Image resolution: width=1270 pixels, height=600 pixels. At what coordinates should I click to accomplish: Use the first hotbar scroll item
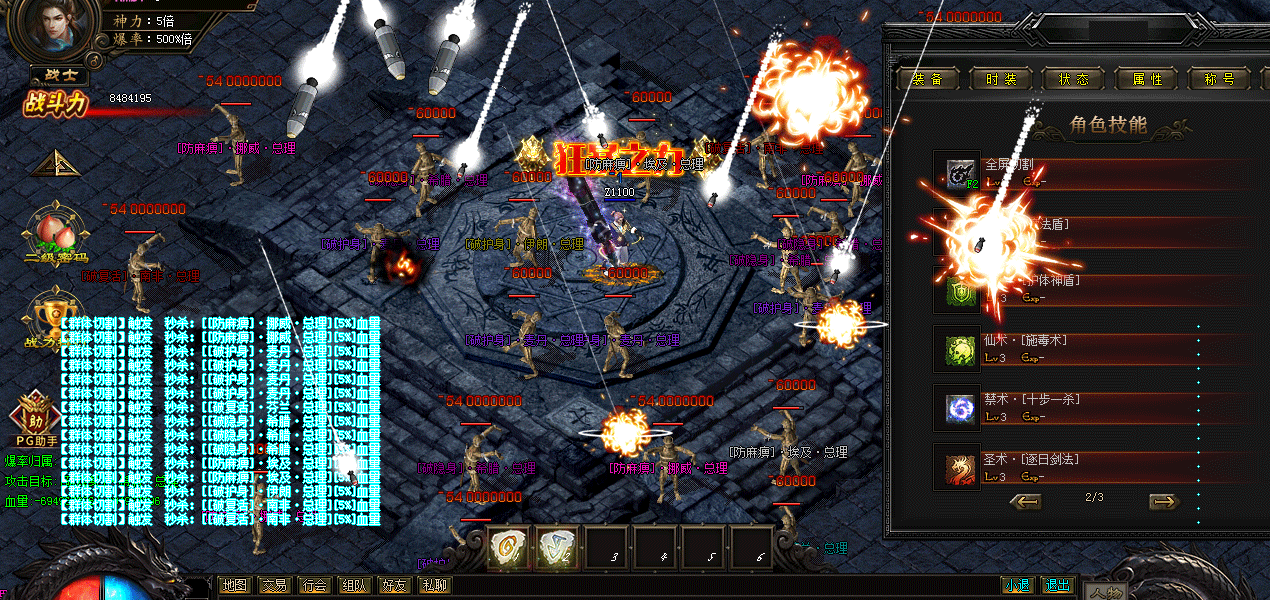[509, 548]
